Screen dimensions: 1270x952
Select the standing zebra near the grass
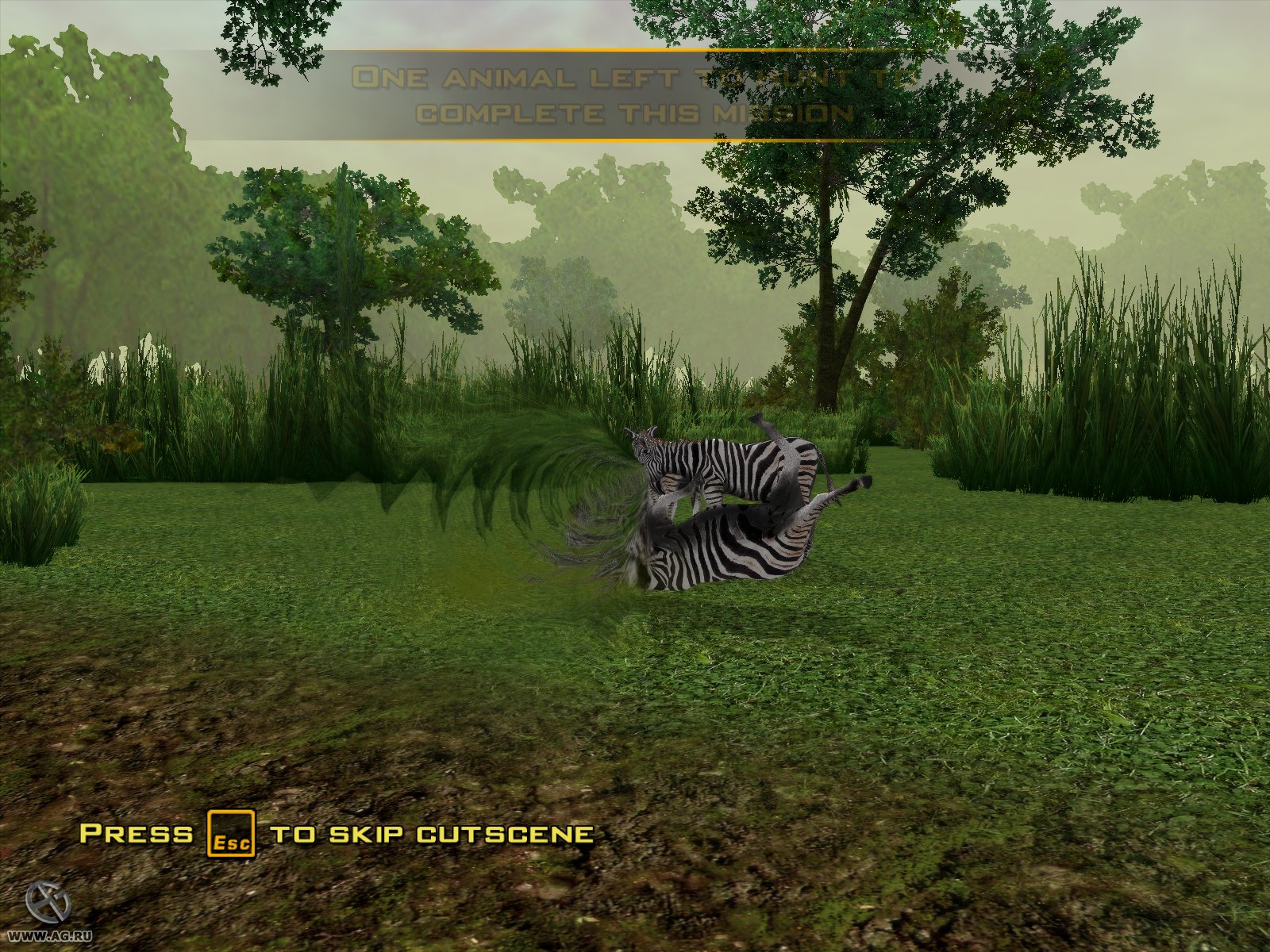coord(730,460)
